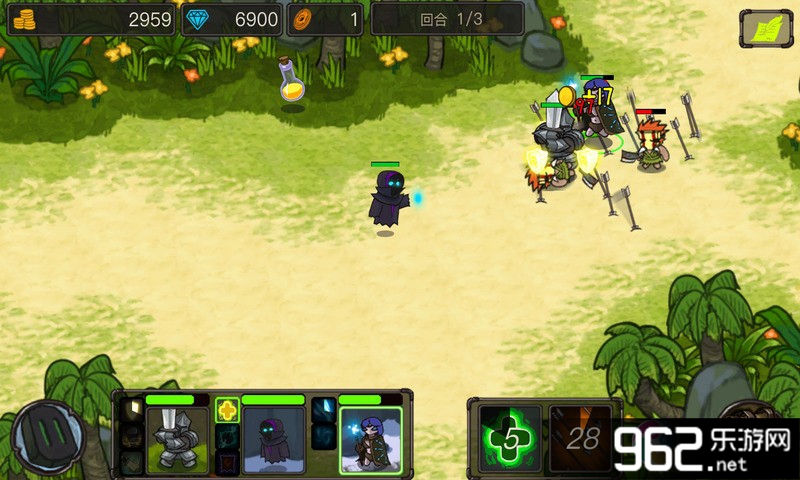Screen dimensions: 800x480
Task: Pause the game with the round button
Action: 47,437
